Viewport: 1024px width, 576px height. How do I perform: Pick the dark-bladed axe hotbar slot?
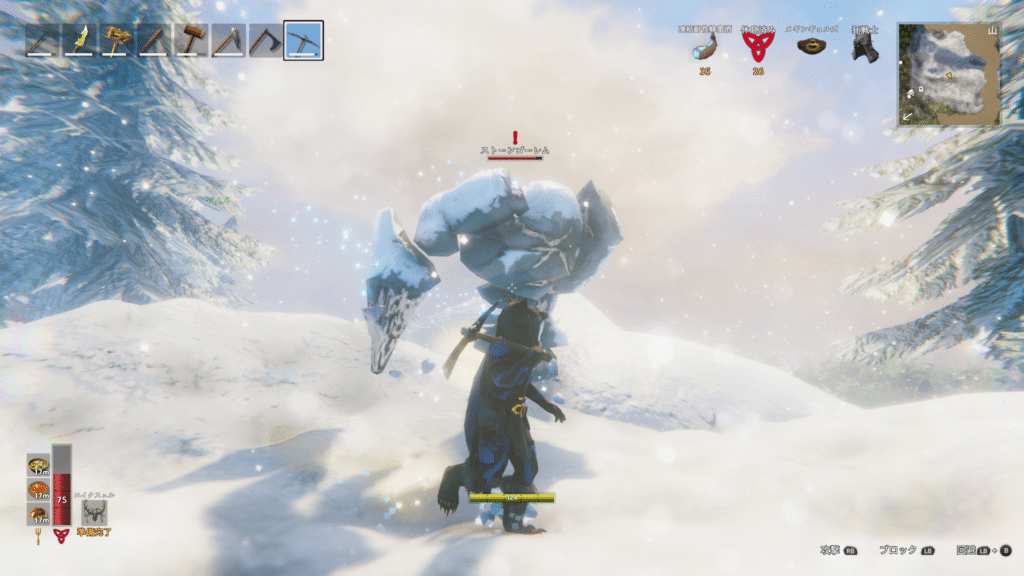(x=266, y=40)
